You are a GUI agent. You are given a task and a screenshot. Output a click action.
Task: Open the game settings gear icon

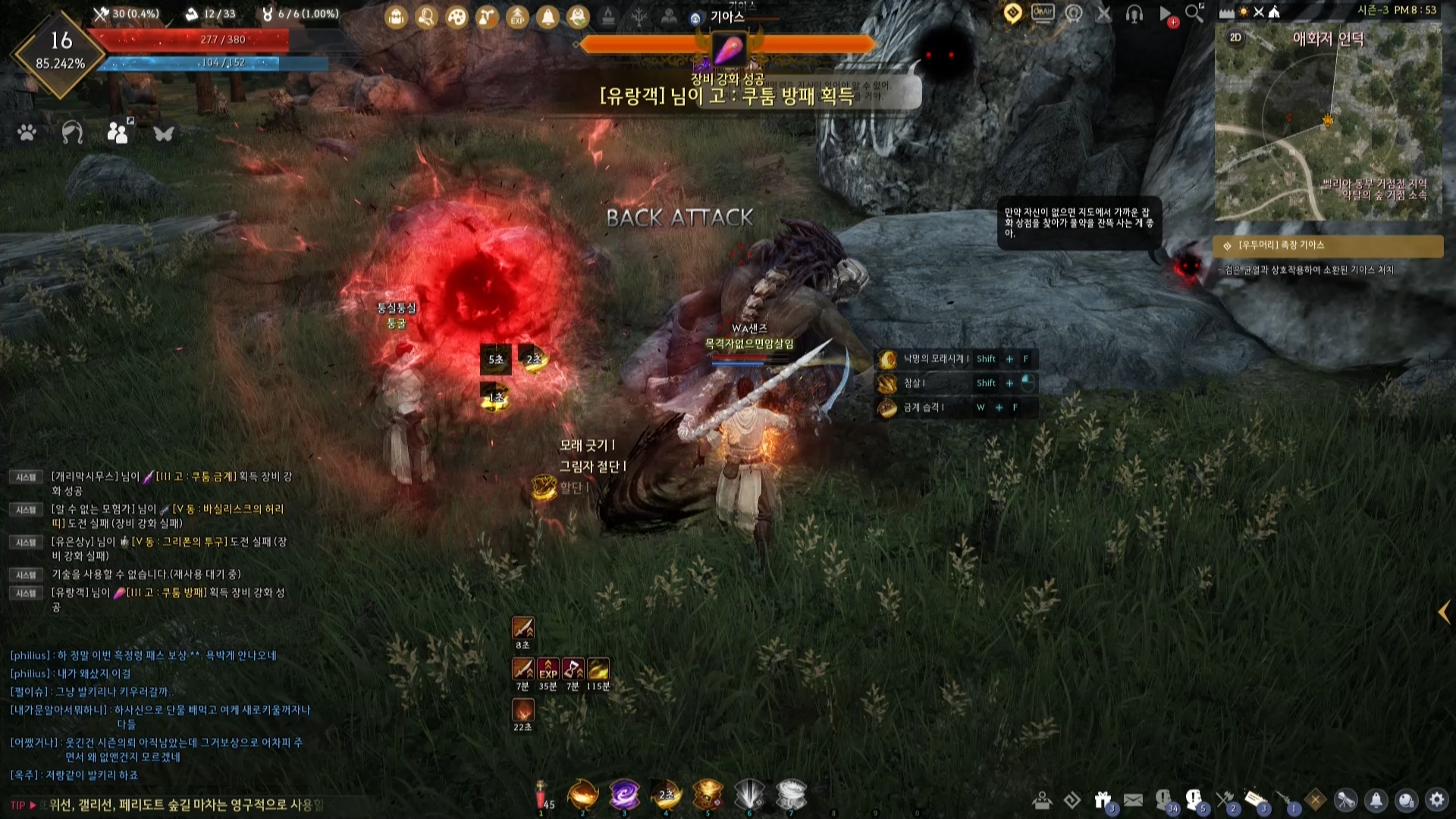click(1437, 800)
